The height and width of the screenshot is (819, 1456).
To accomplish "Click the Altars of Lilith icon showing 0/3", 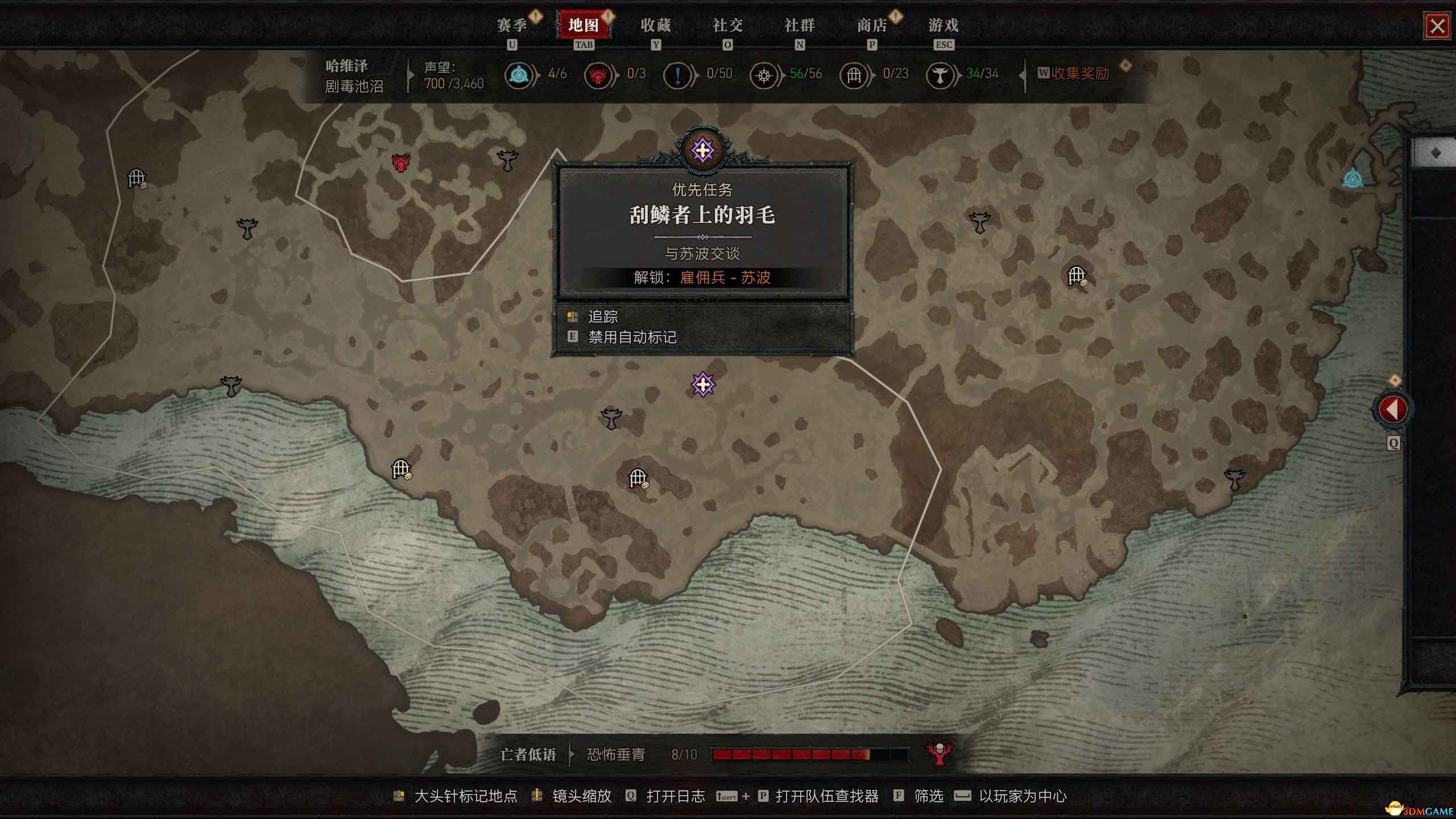I will (598, 75).
